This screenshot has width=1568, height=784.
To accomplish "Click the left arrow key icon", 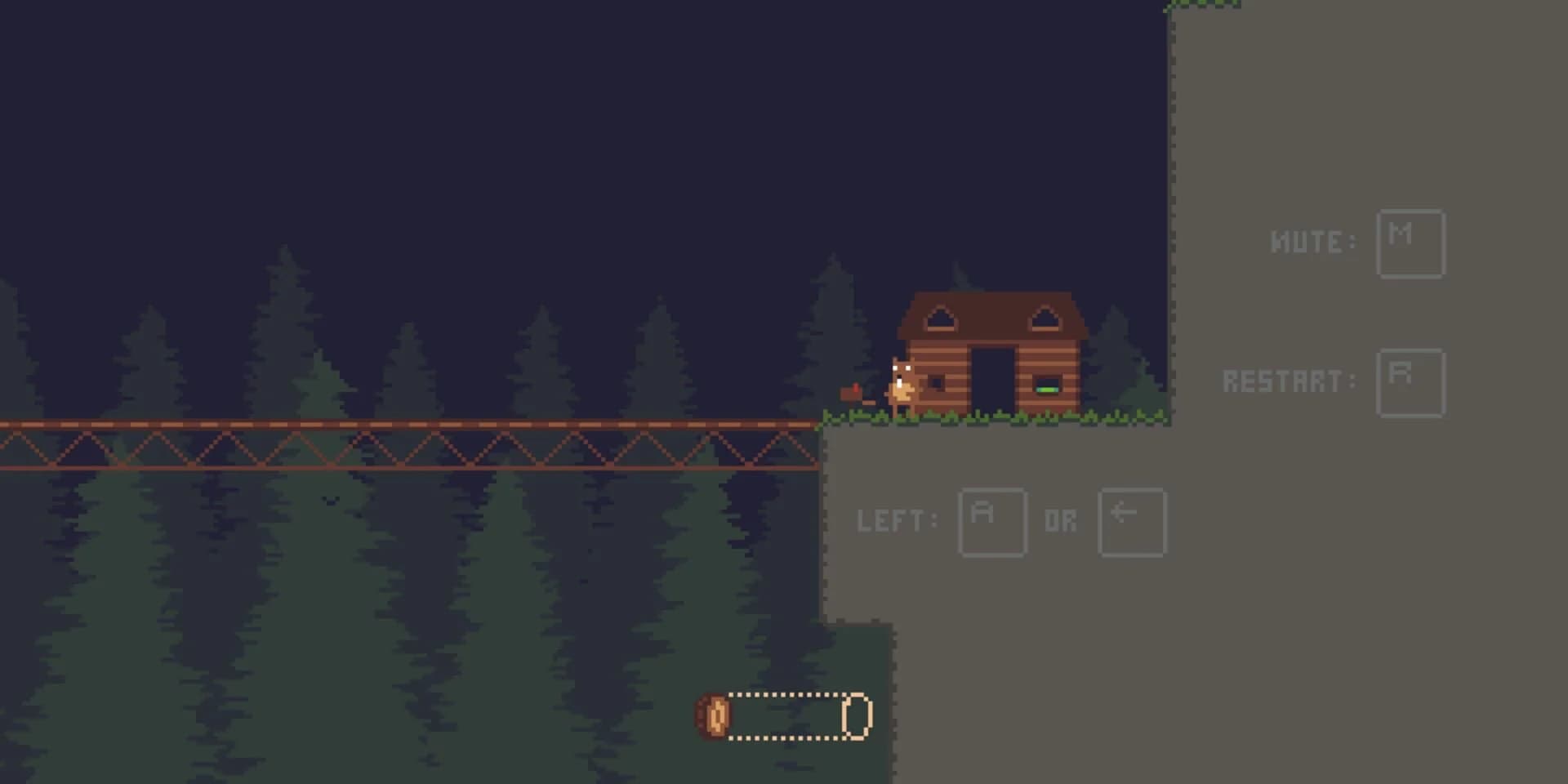I will [x=1132, y=523].
